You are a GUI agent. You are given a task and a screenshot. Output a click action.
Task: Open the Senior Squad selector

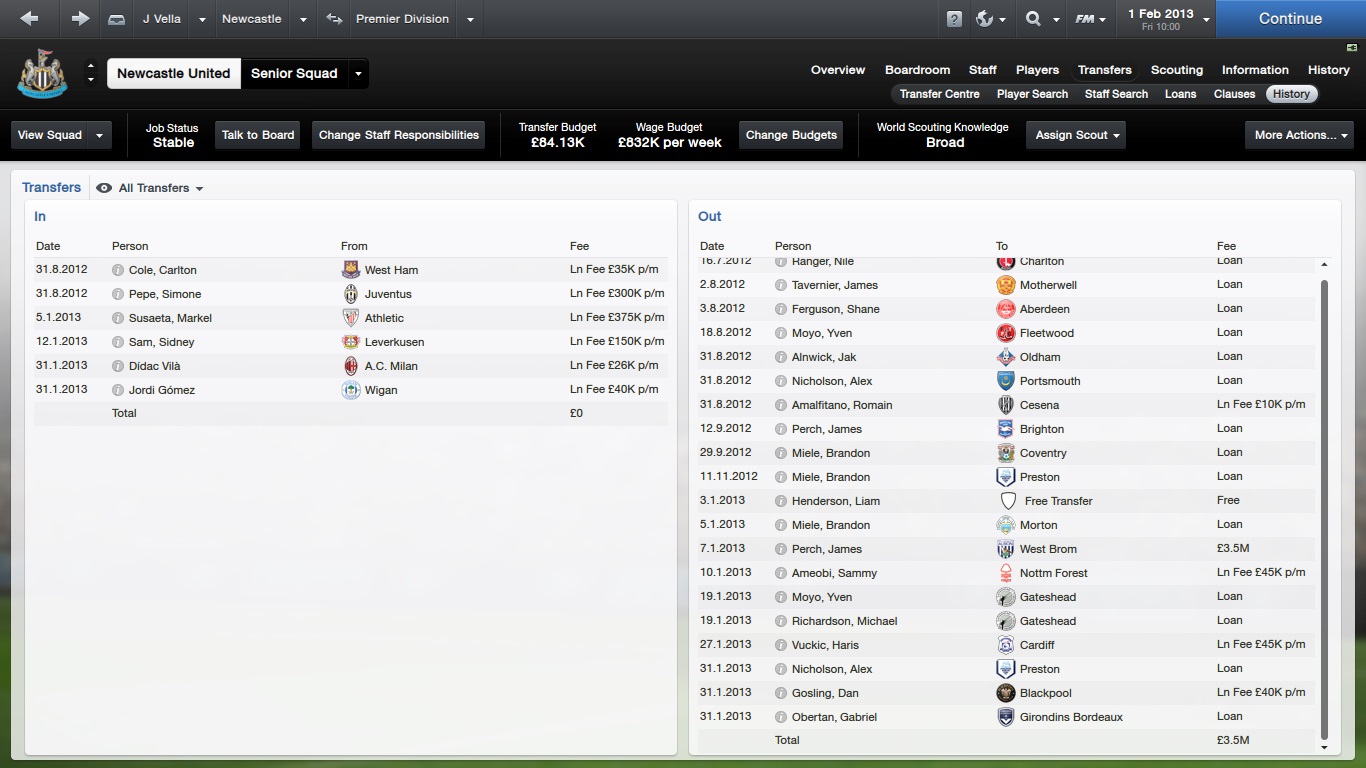tap(304, 74)
